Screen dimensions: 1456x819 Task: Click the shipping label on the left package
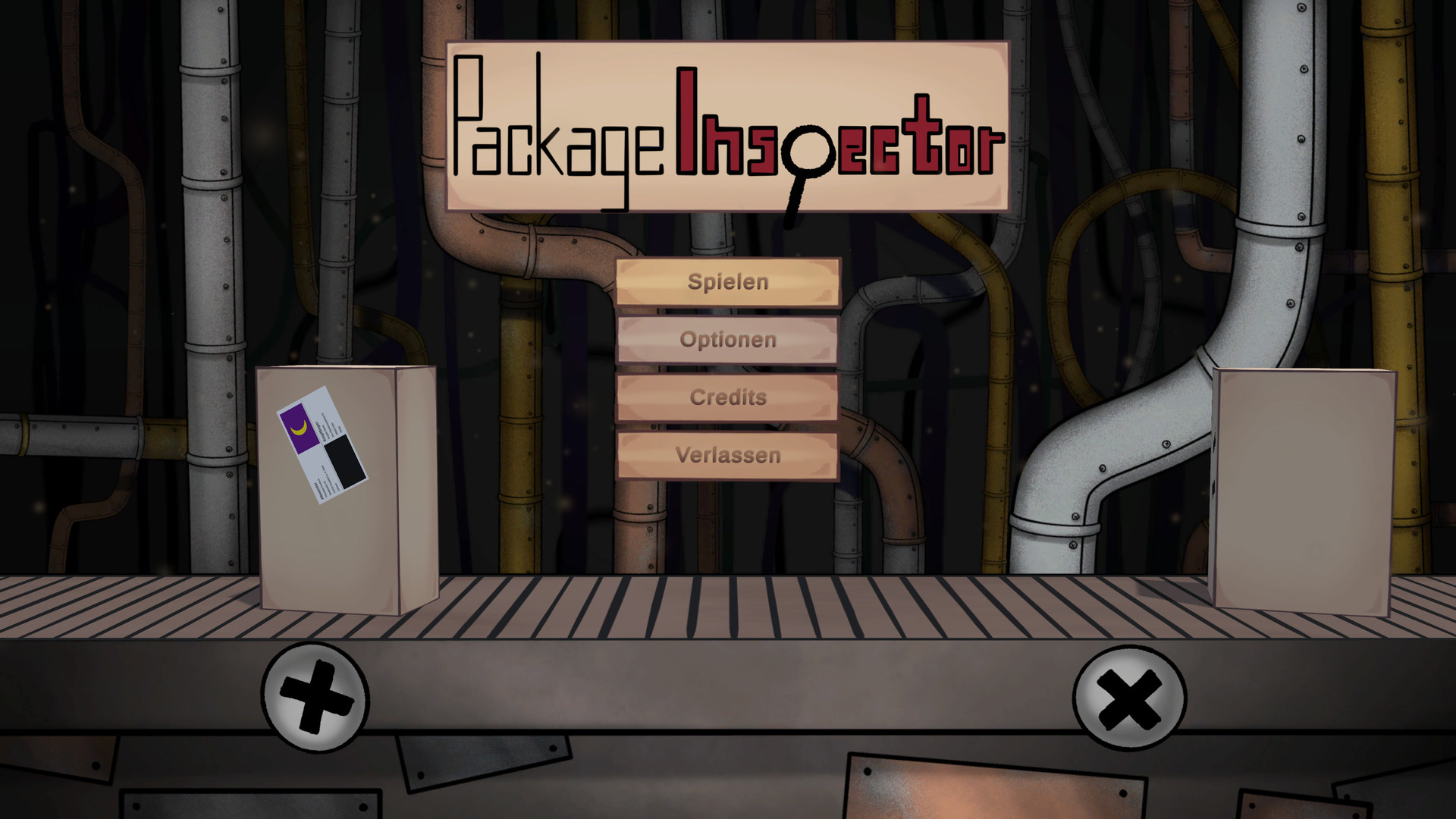point(325,444)
